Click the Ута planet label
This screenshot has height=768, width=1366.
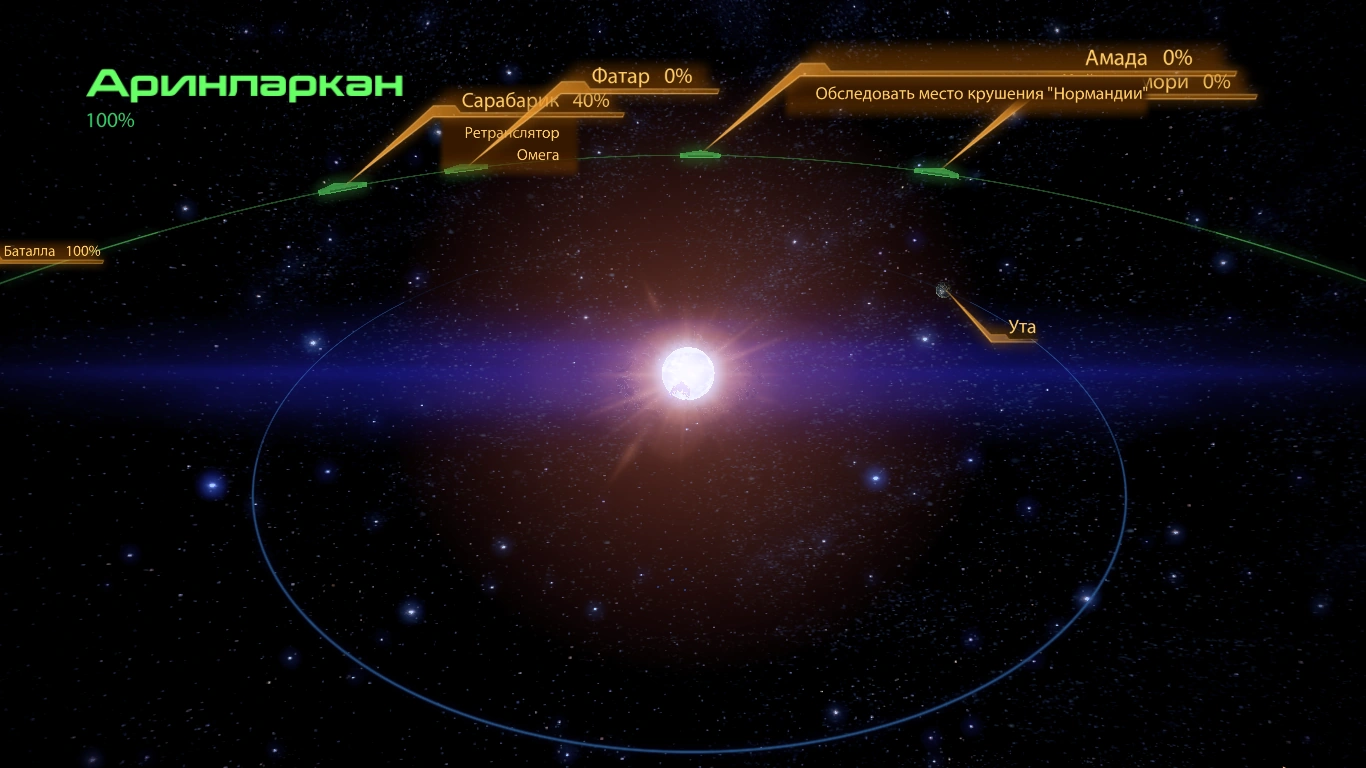(1022, 327)
